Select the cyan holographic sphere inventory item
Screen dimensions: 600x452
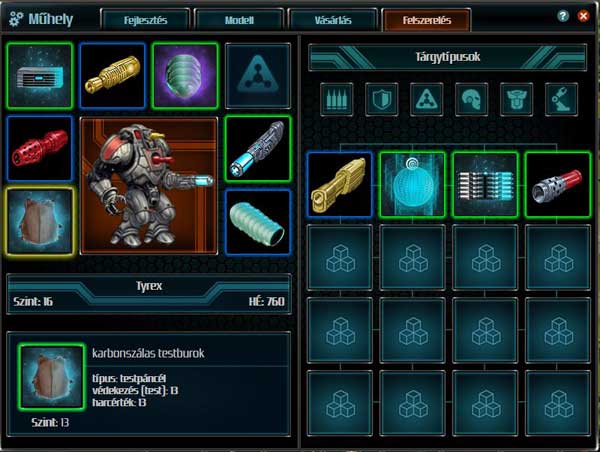pos(412,184)
